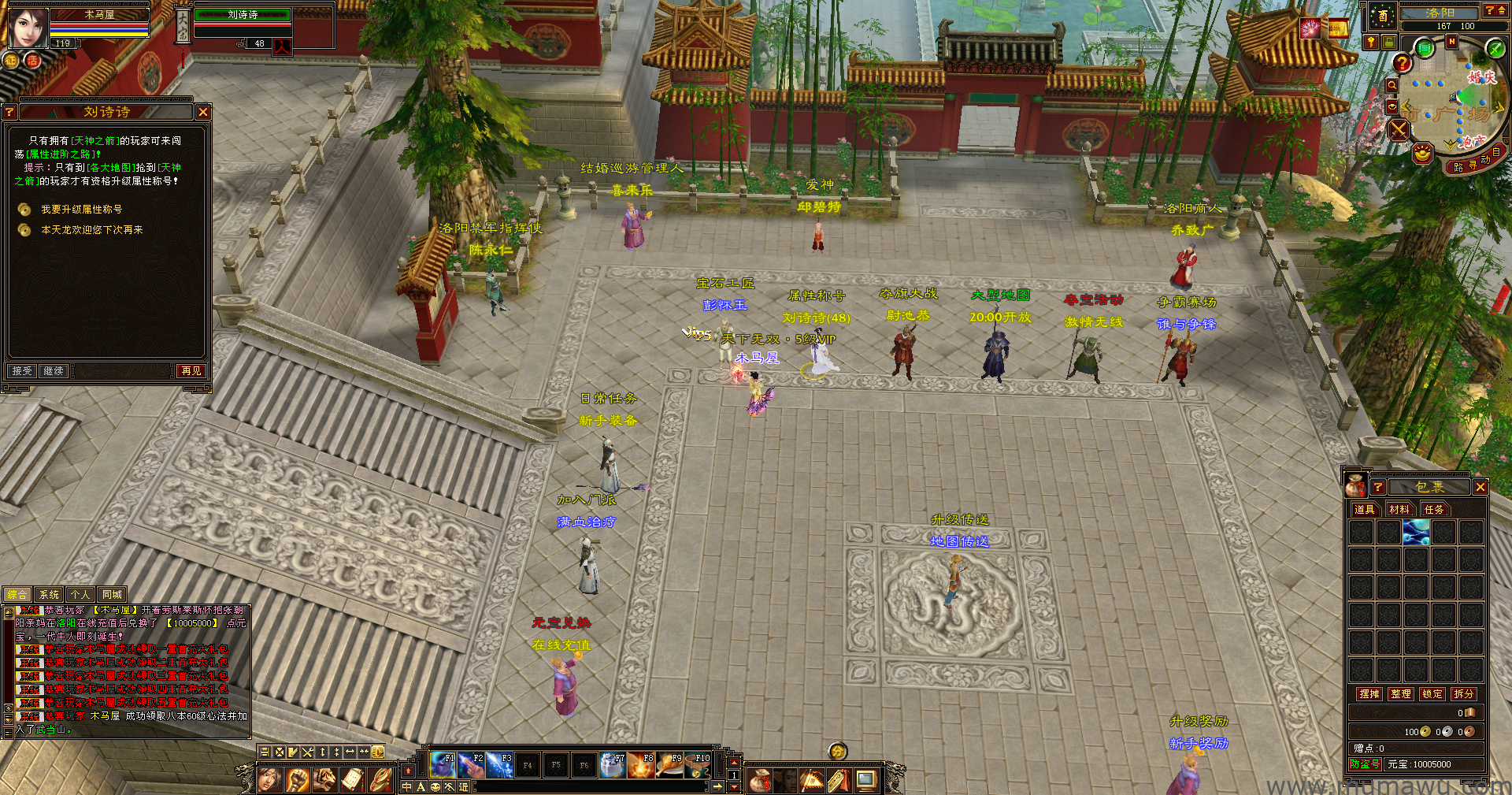This screenshot has height=795, width=1512.
Task: Open the 同城 chat channel tab
Action: (x=112, y=595)
